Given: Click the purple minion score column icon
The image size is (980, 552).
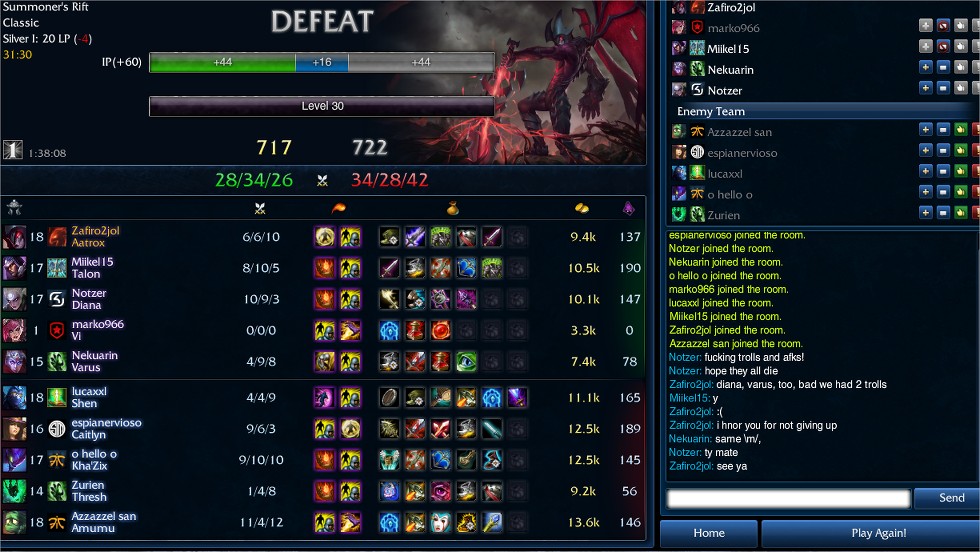Looking at the screenshot, I should tap(629, 208).
